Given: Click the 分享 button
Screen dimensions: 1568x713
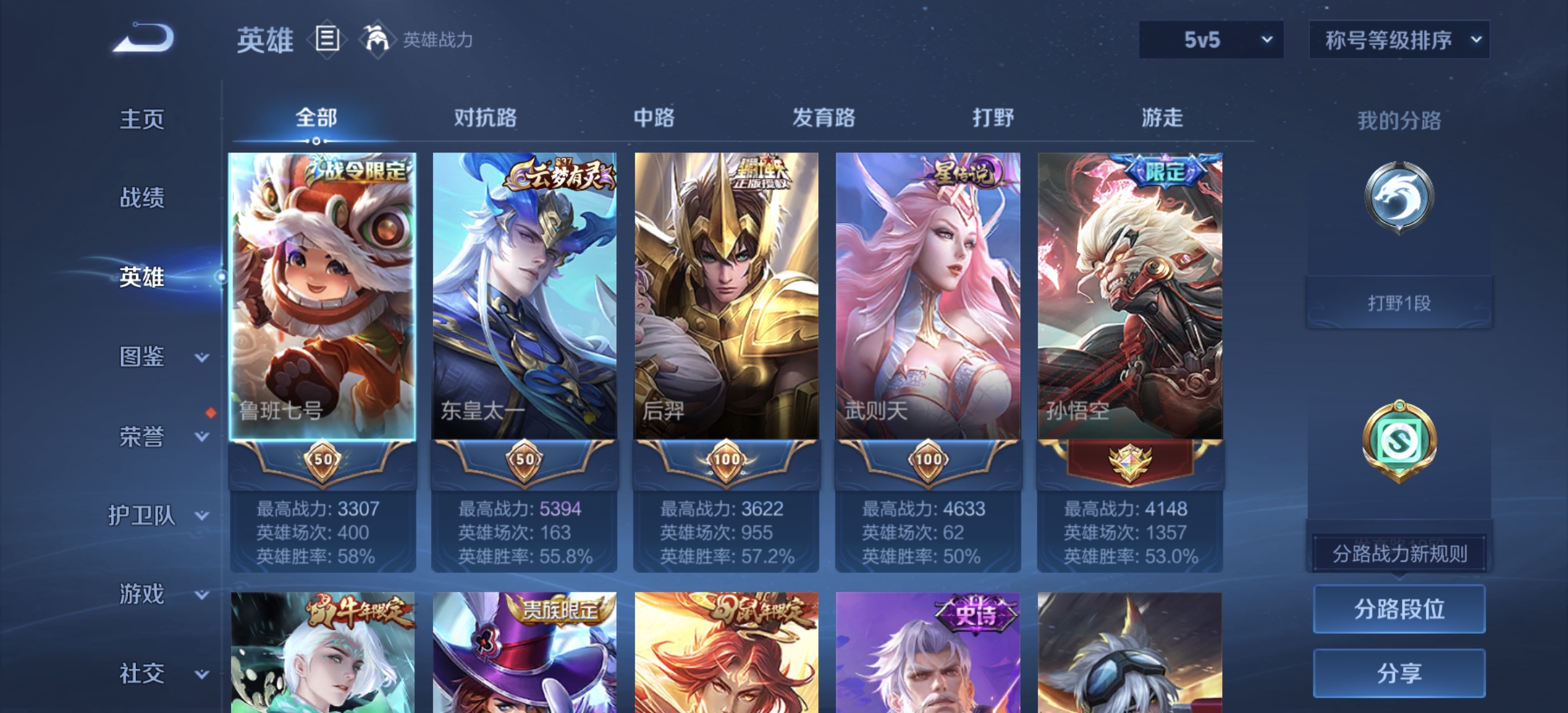Looking at the screenshot, I should tap(1399, 672).
